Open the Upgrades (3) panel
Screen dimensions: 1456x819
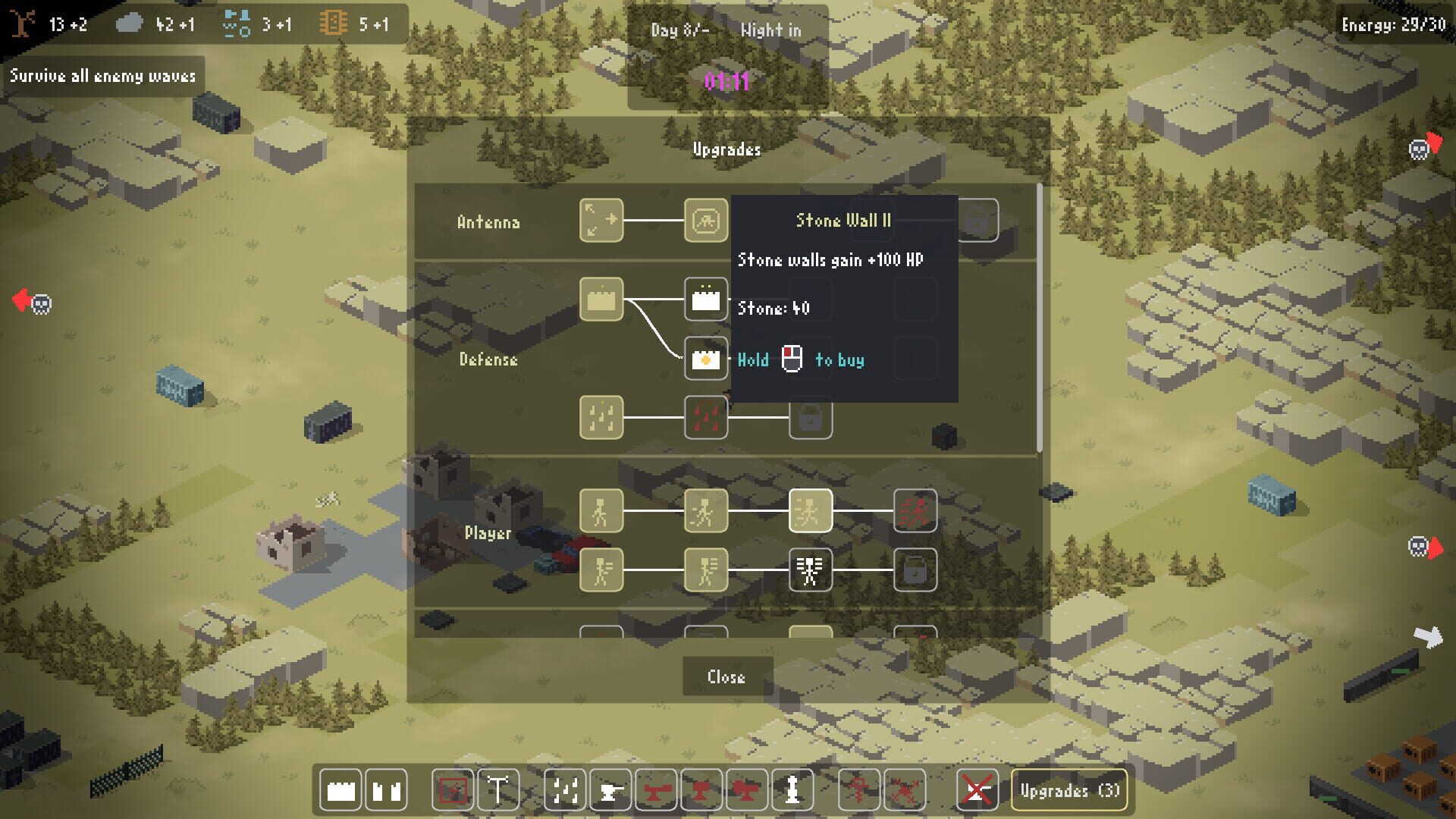[1069, 790]
